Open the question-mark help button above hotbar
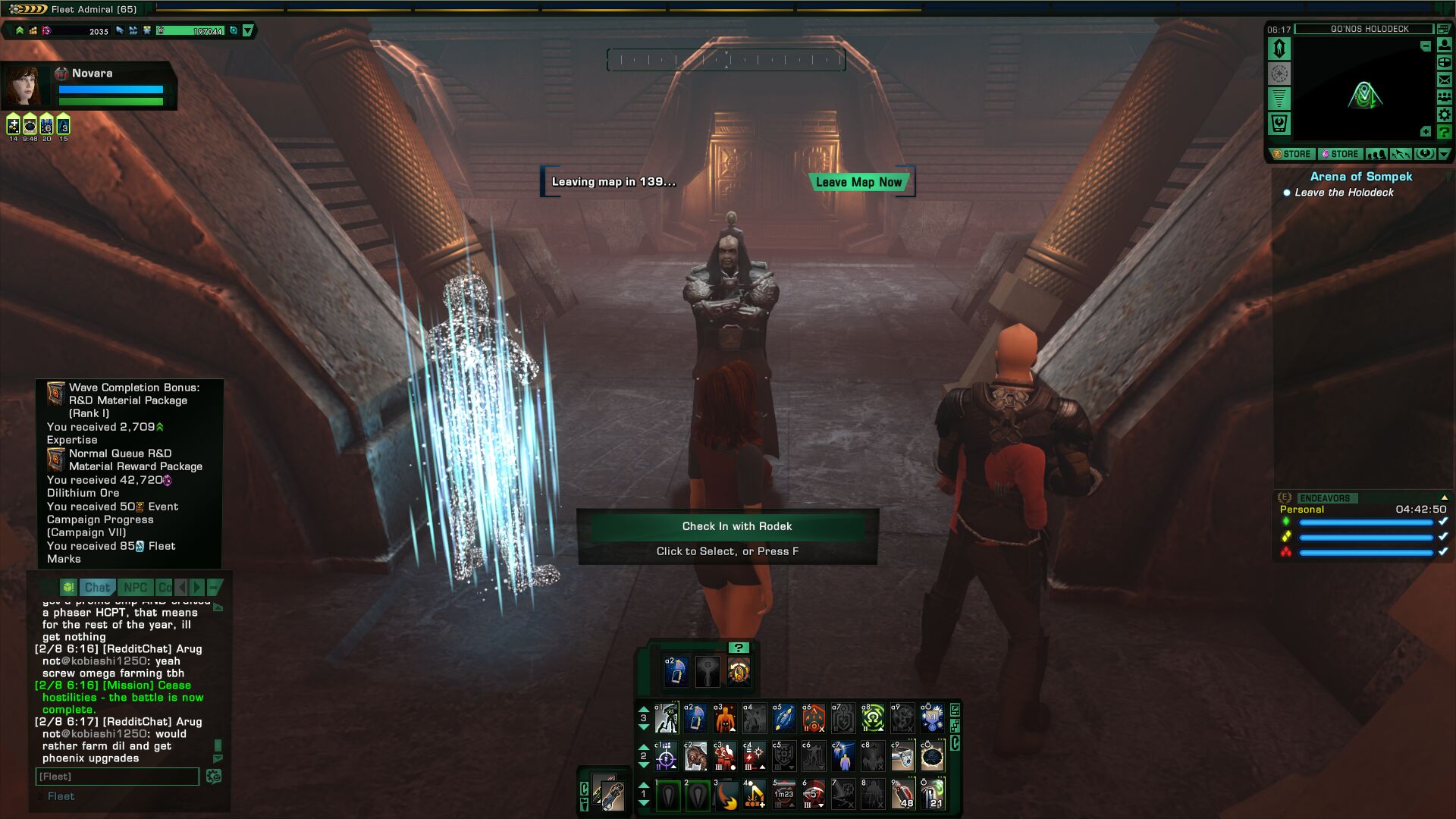Viewport: 1456px width, 819px height. 738,648
